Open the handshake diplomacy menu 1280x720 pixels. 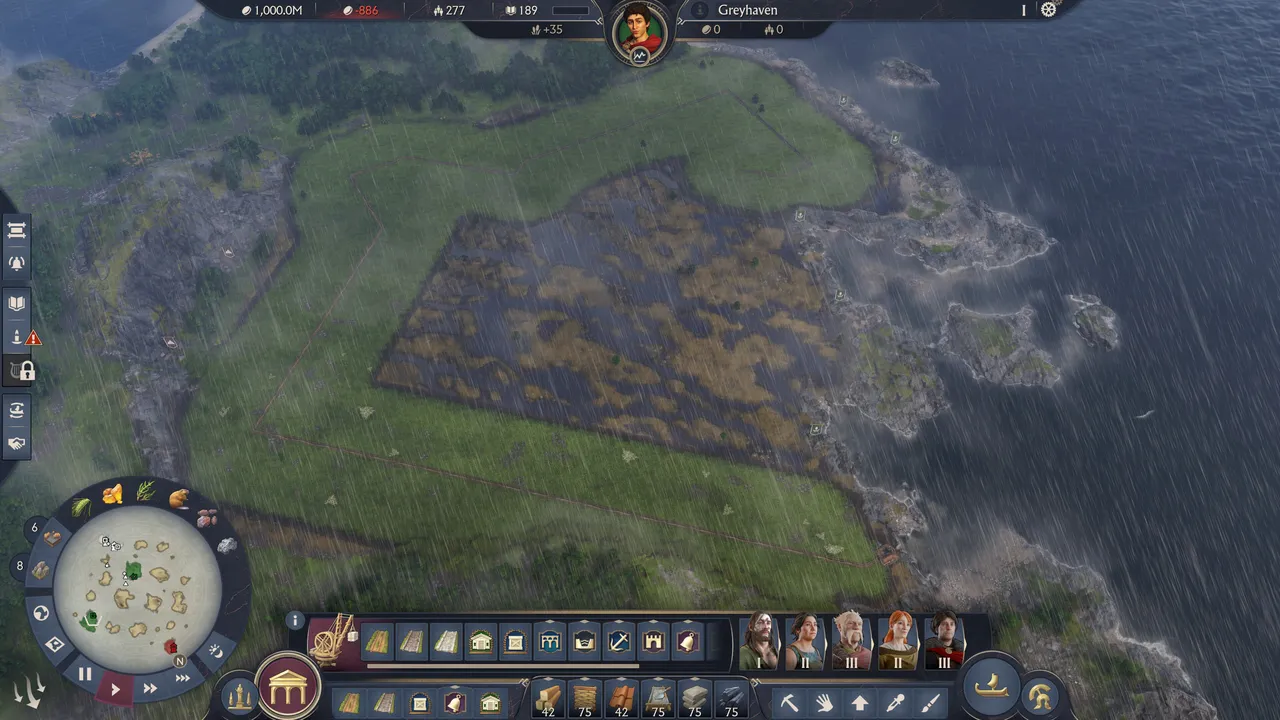coord(17,443)
